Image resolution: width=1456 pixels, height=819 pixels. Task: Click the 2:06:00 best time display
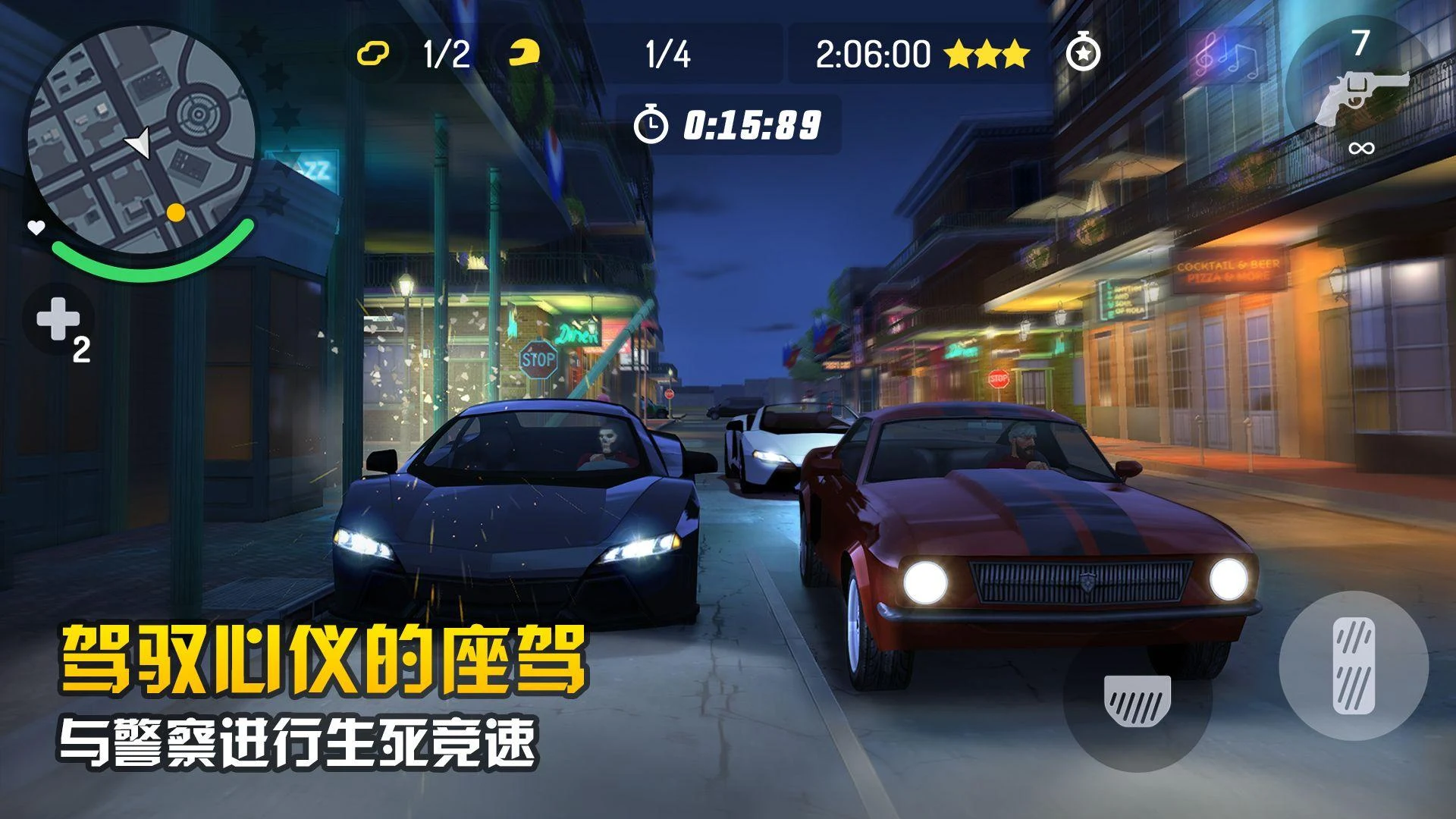tap(874, 53)
